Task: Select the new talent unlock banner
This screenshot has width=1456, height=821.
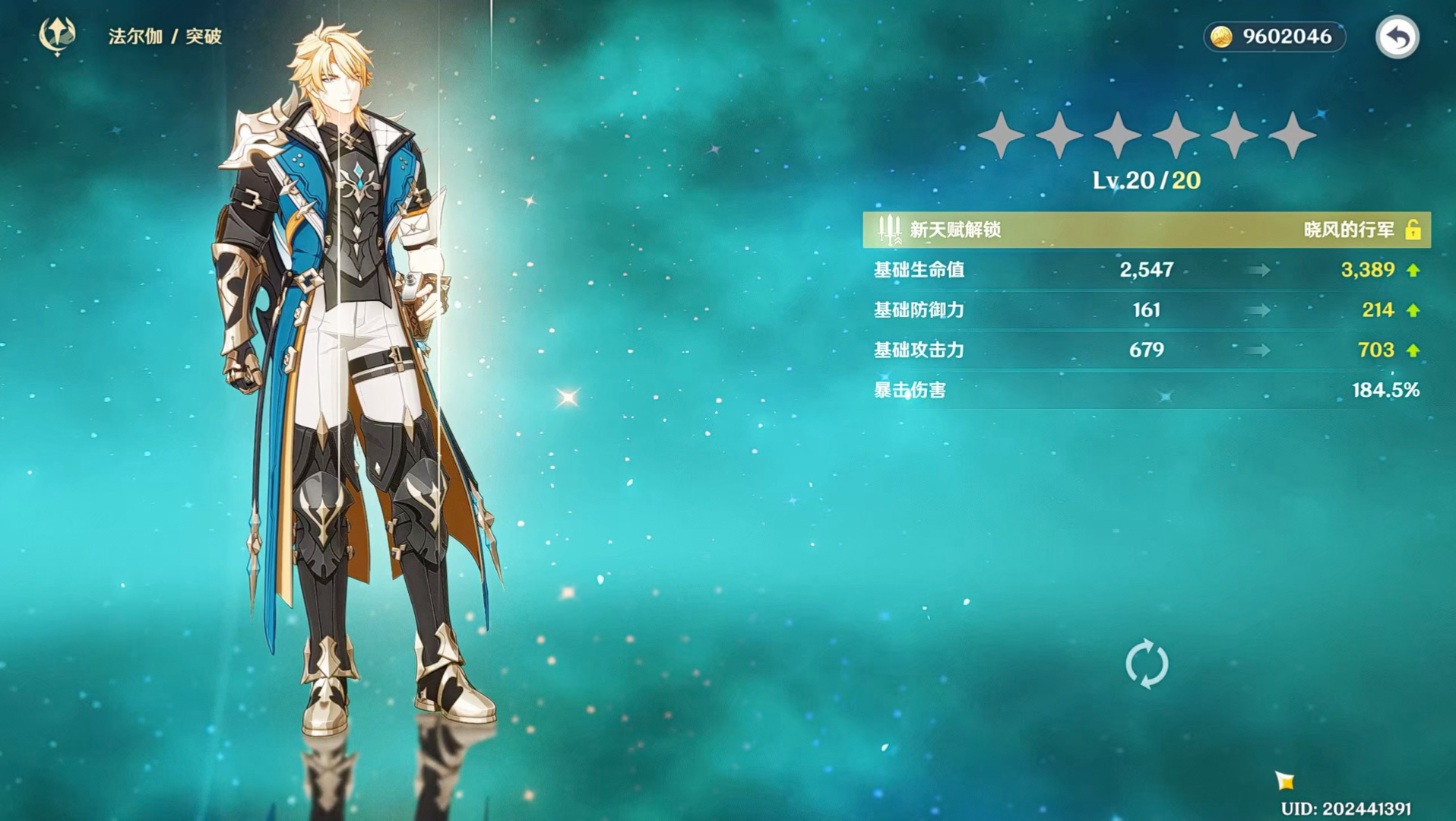Action: pyautogui.click(x=1146, y=230)
